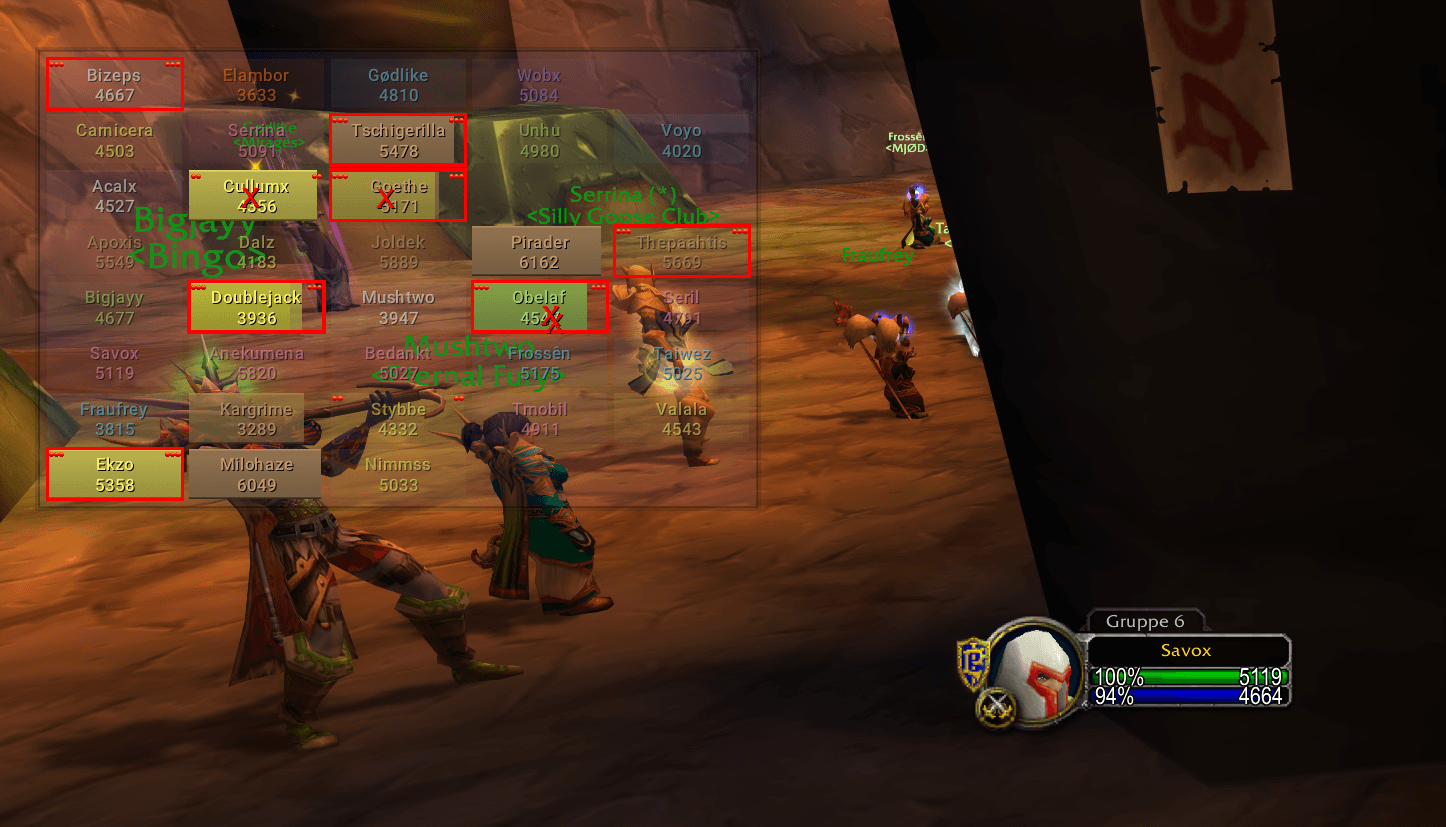Click the crossed swords emblem under the portrait
The height and width of the screenshot is (827, 1446).
pyautogui.click(x=995, y=703)
